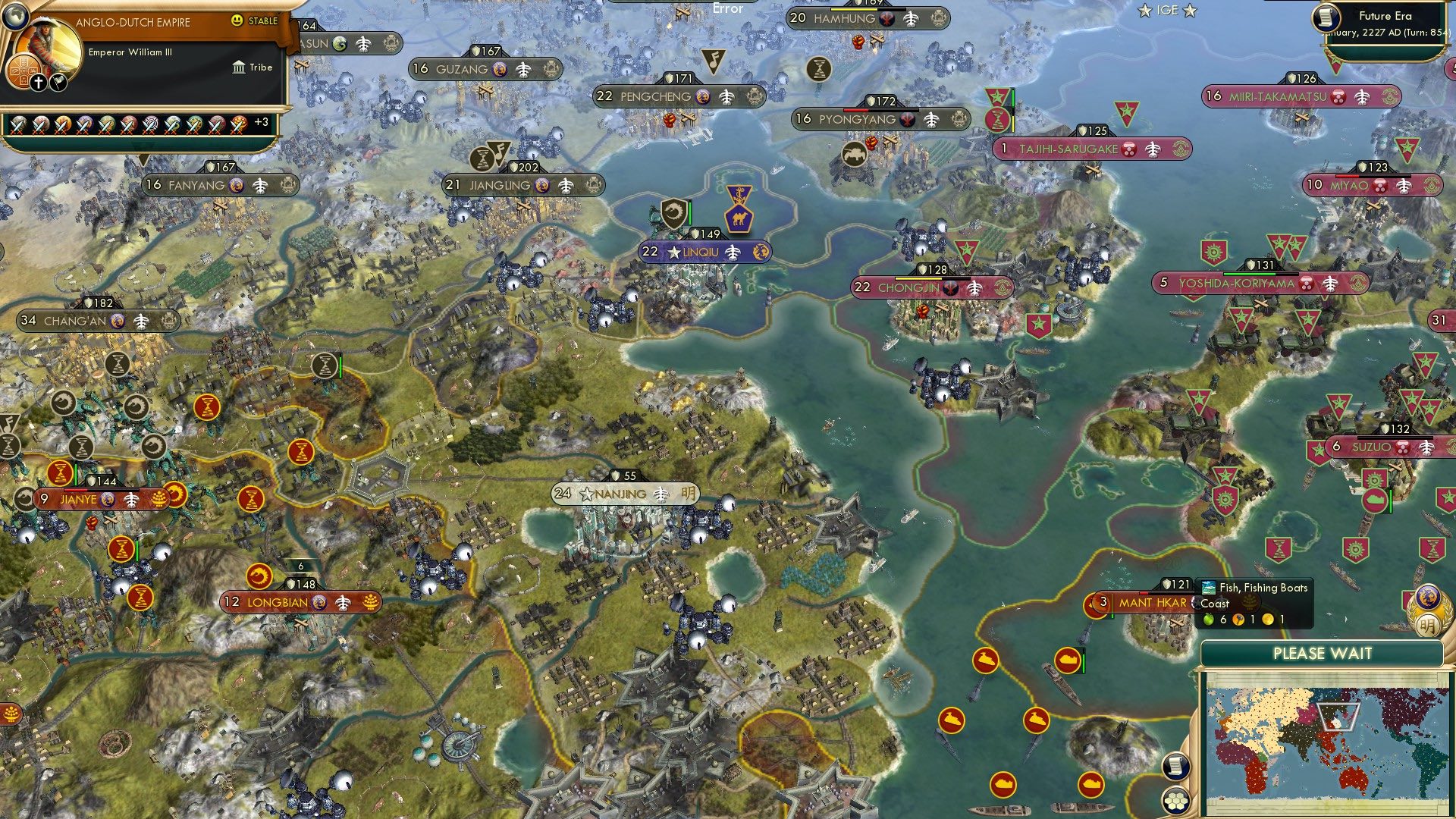The height and width of the screenshot is (819, 1456).
Task: Open religion info via the cross icon
Action: click(39, 82)
